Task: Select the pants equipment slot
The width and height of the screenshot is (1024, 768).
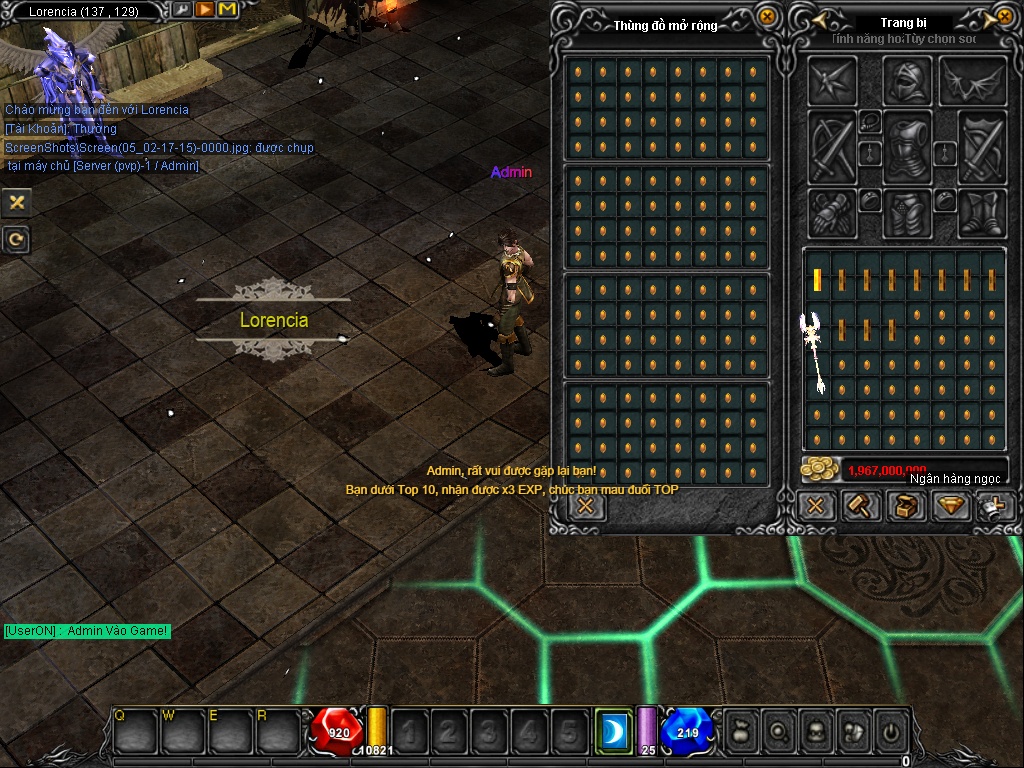Action: pyautogui.click(x=907, y=212)
